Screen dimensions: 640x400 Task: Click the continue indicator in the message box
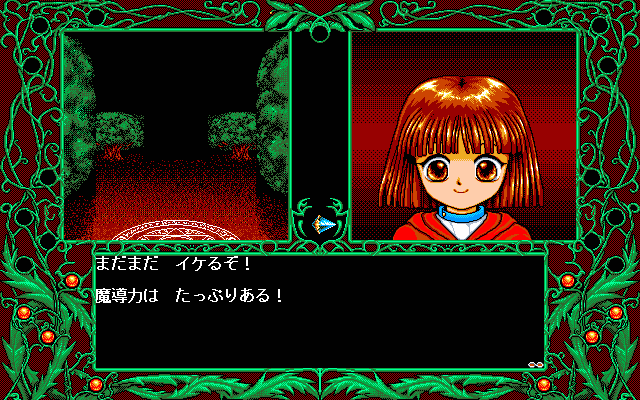tap(536, 364)
